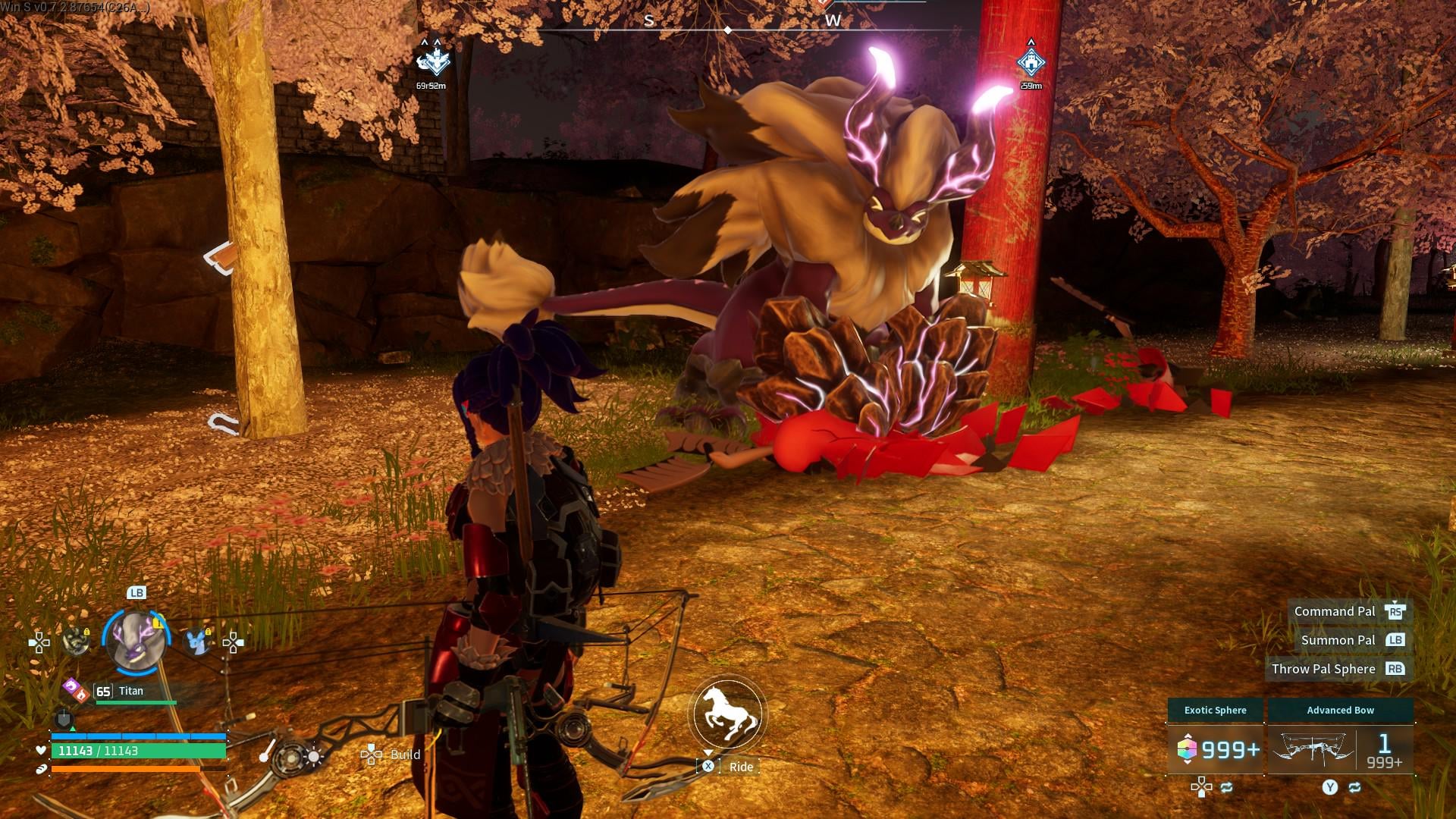Select the active pal Titan portrait

(x=136, y=641)
